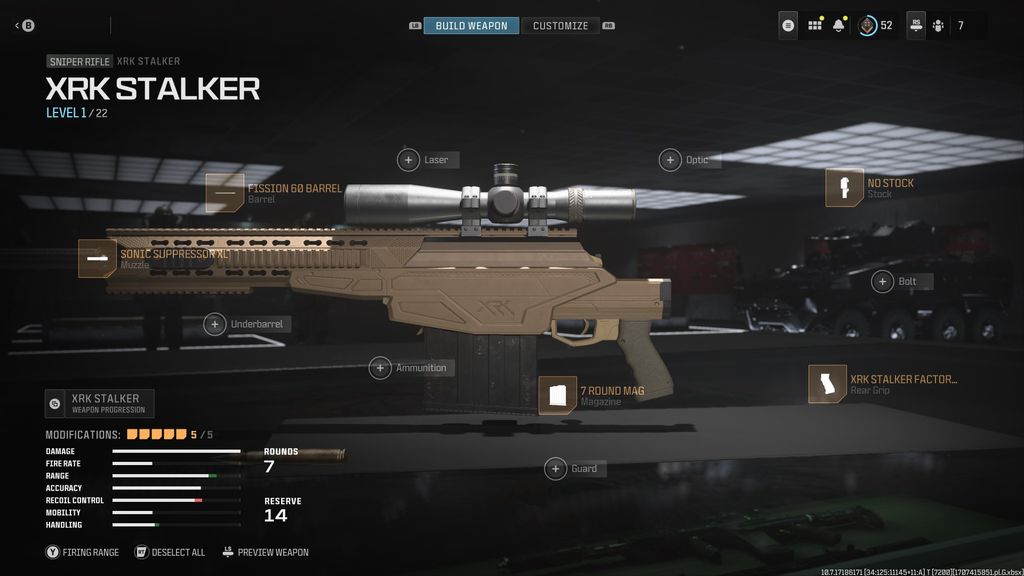Image resolution: width=1024 pixels, height=576 pixels.
Task: Open the No Stock attachment slot
Action: (844, 188)
